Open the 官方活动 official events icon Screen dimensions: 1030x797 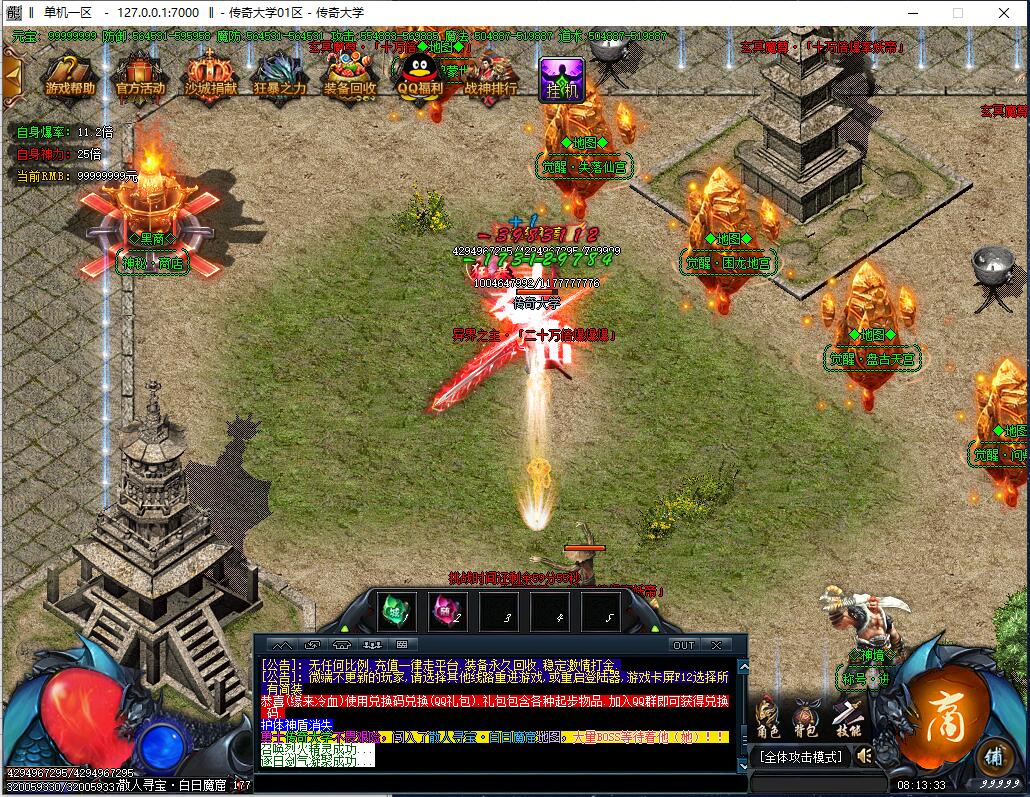pos(140,73)
